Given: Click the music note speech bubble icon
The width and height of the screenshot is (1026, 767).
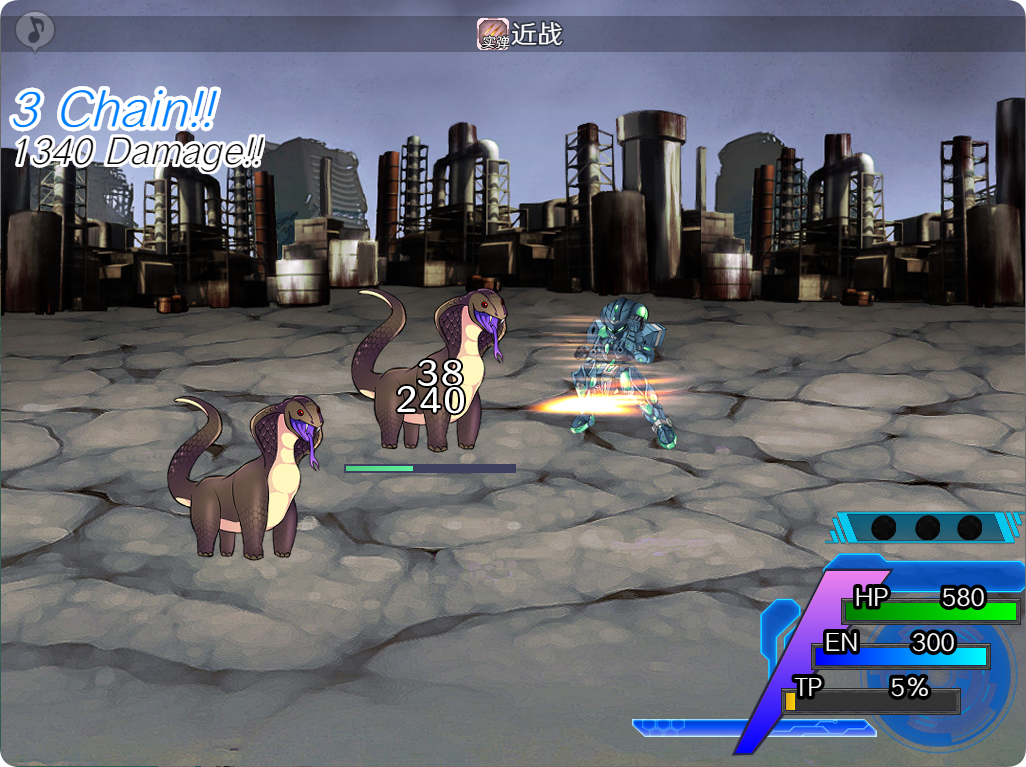Looking at the screenshot, I should click(36, 30).
